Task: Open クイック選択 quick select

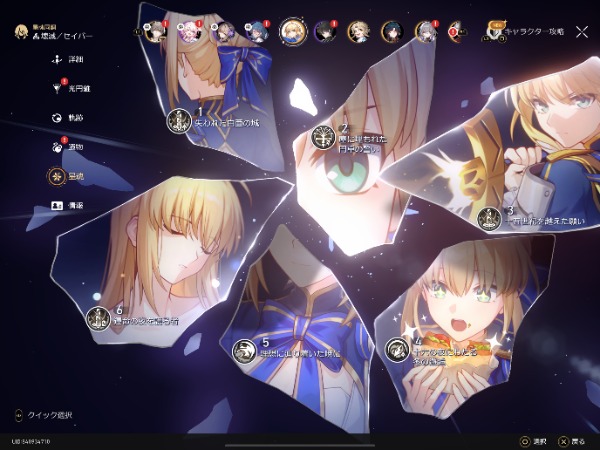Action: (x=45, y=415)
